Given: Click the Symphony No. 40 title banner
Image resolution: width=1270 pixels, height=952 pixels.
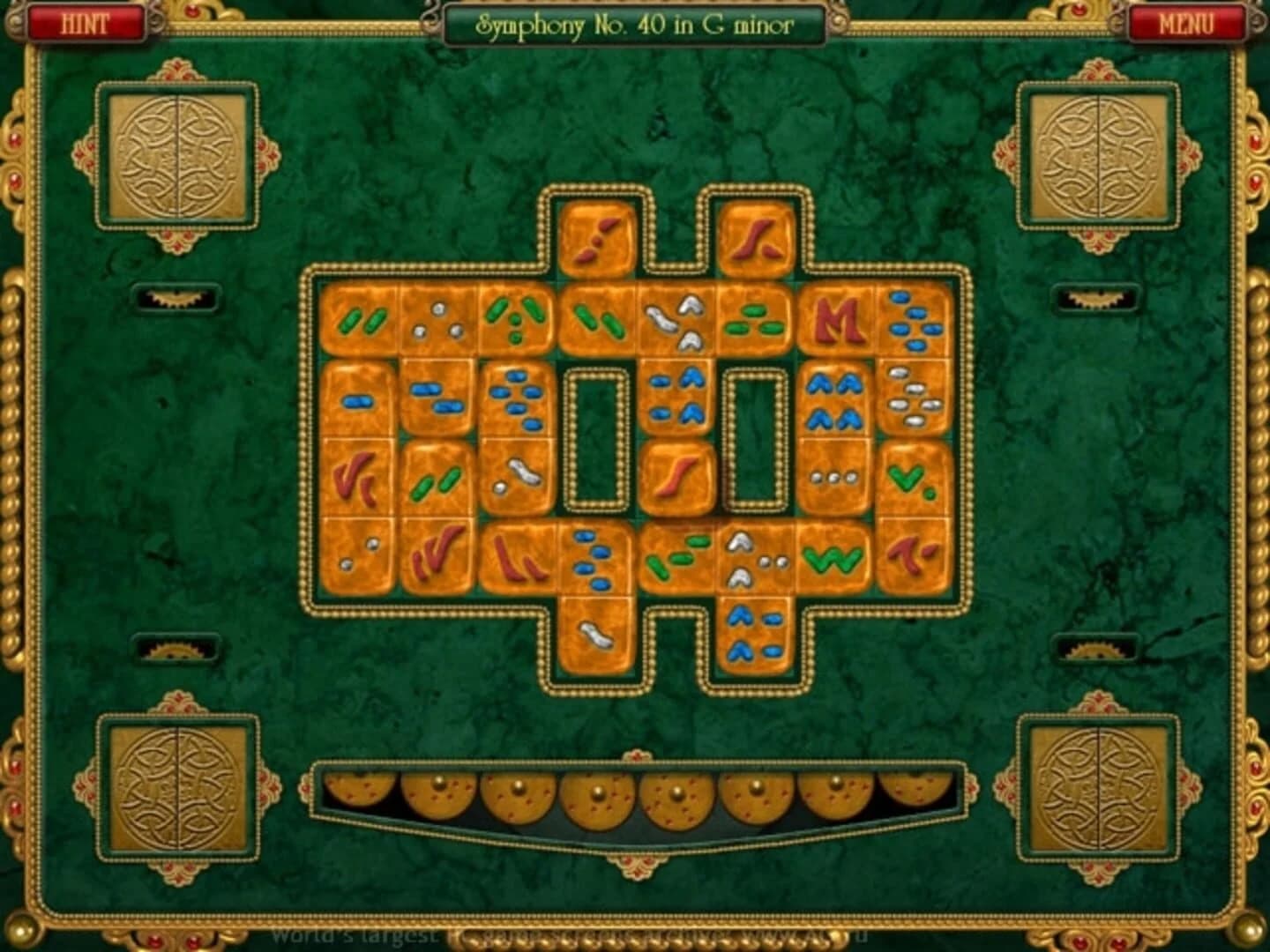Looking at the screenshot, I should (x=635, y=25).
